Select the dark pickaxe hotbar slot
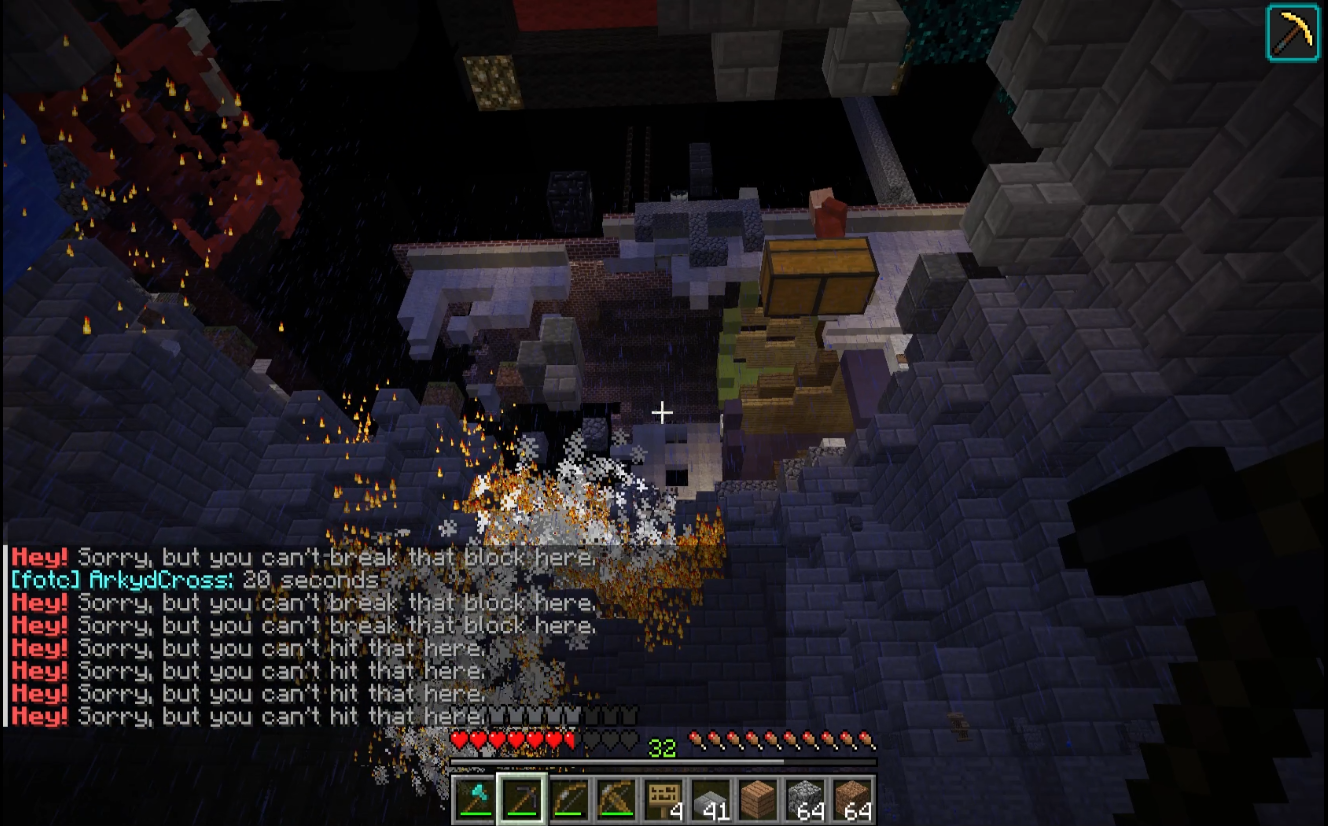 tap(523, 800)
